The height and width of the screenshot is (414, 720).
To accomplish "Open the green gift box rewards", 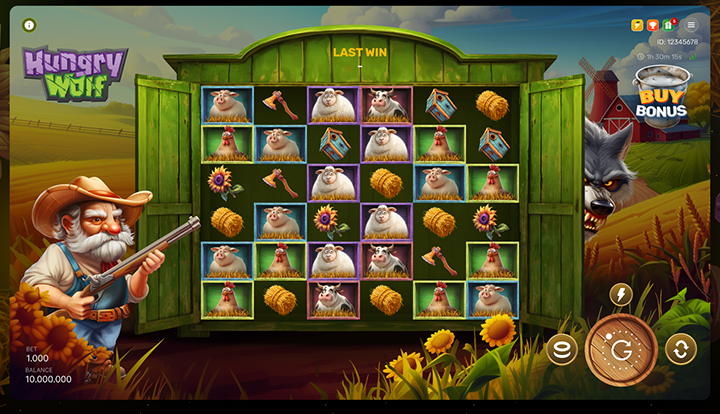I will [669, 25].
